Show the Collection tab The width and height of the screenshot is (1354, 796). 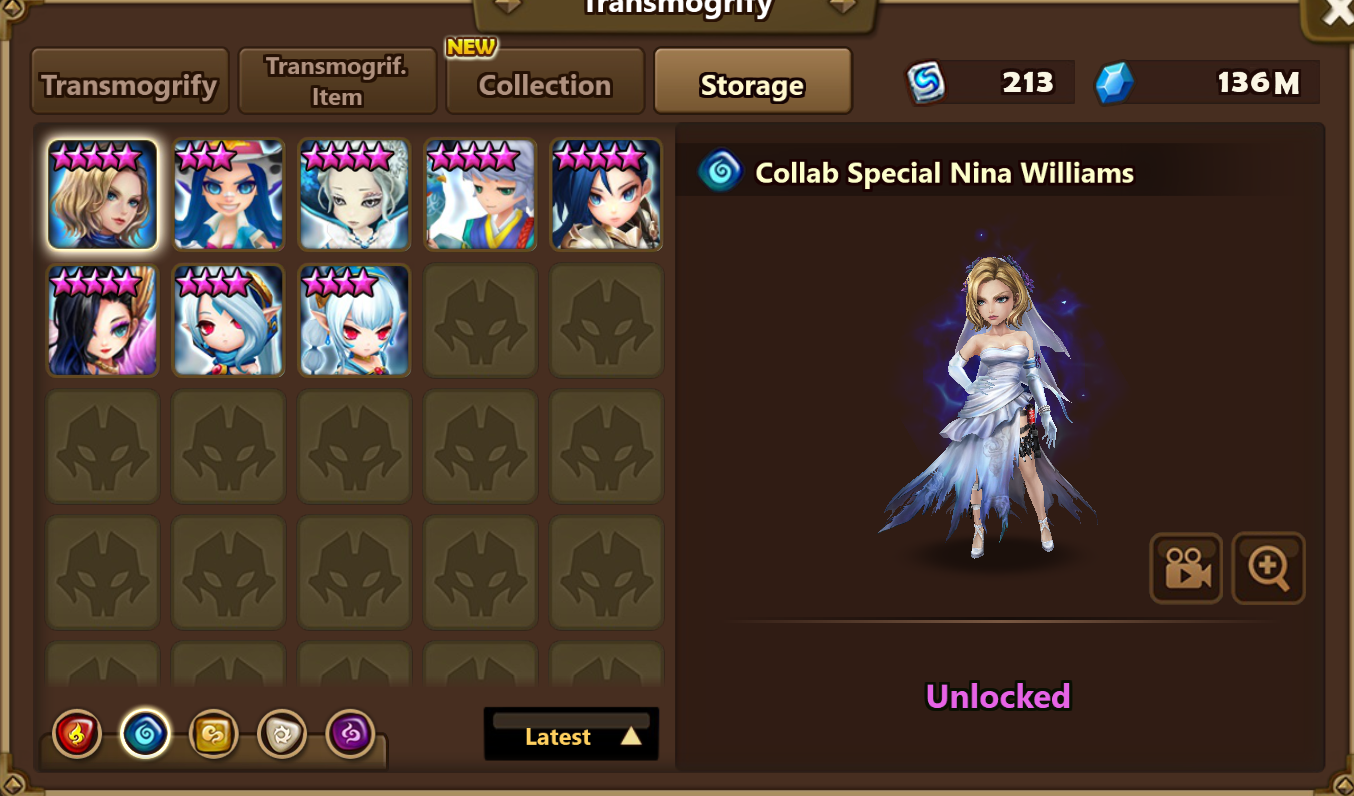544,84
